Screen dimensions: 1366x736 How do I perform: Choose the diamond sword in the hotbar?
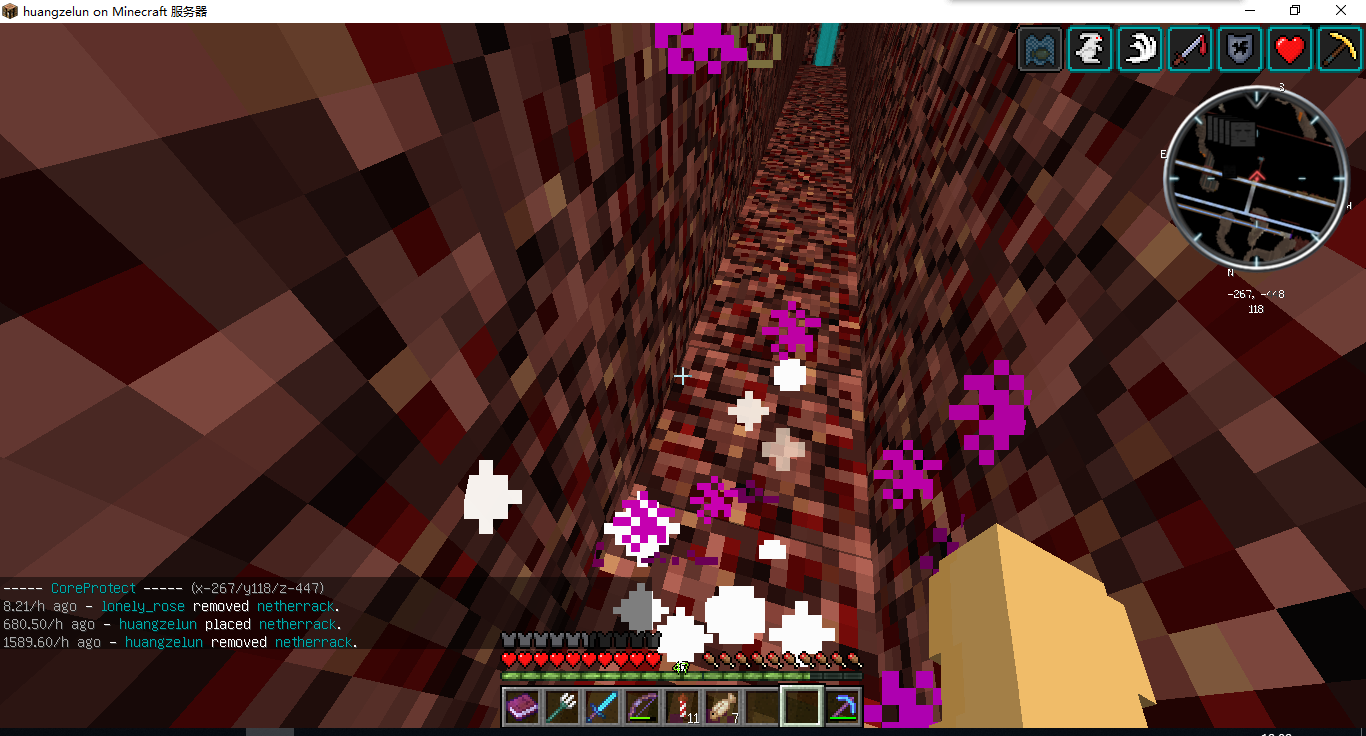[x=602, y=708]
